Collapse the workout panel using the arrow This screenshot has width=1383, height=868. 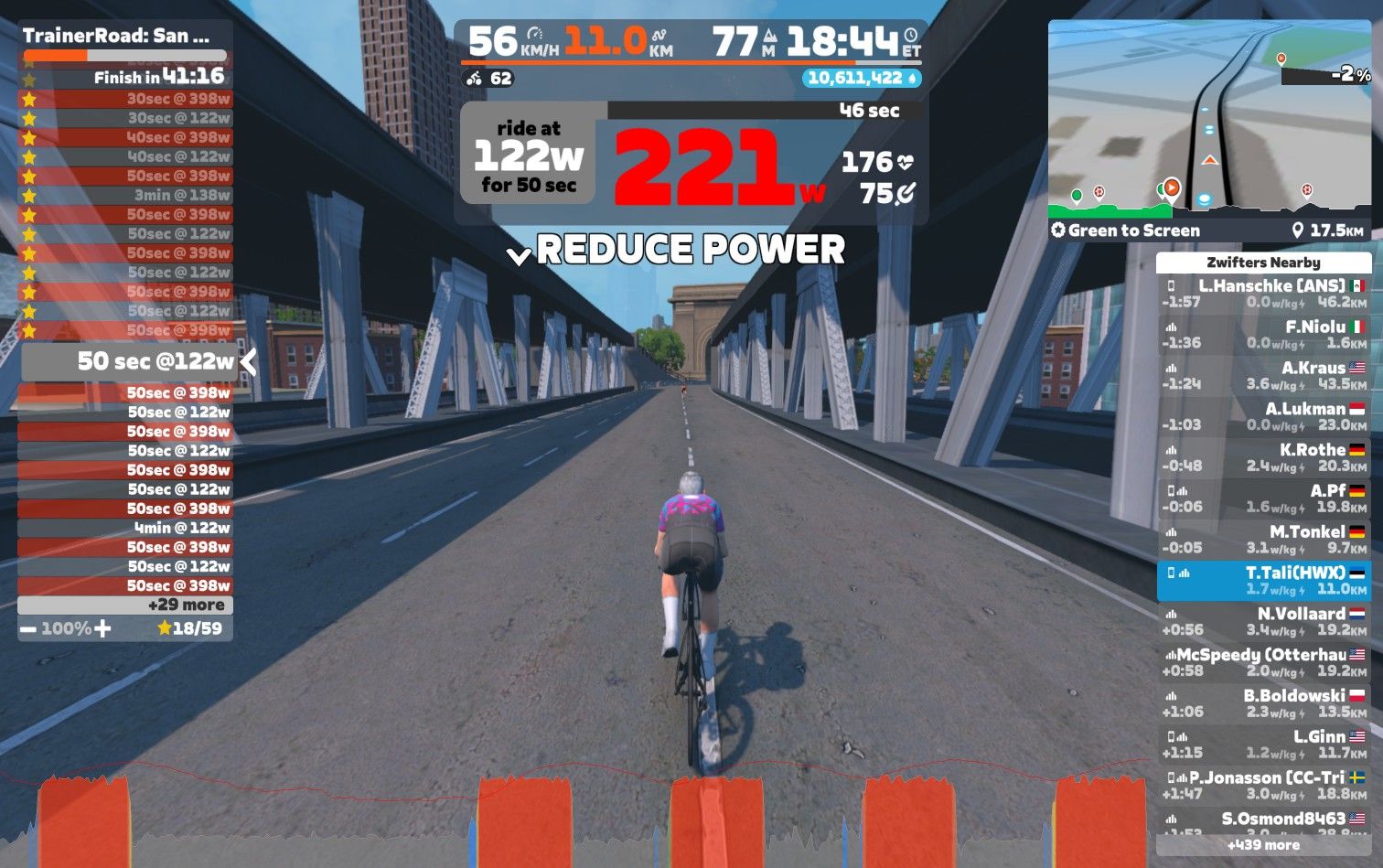[x=248, y=362]
